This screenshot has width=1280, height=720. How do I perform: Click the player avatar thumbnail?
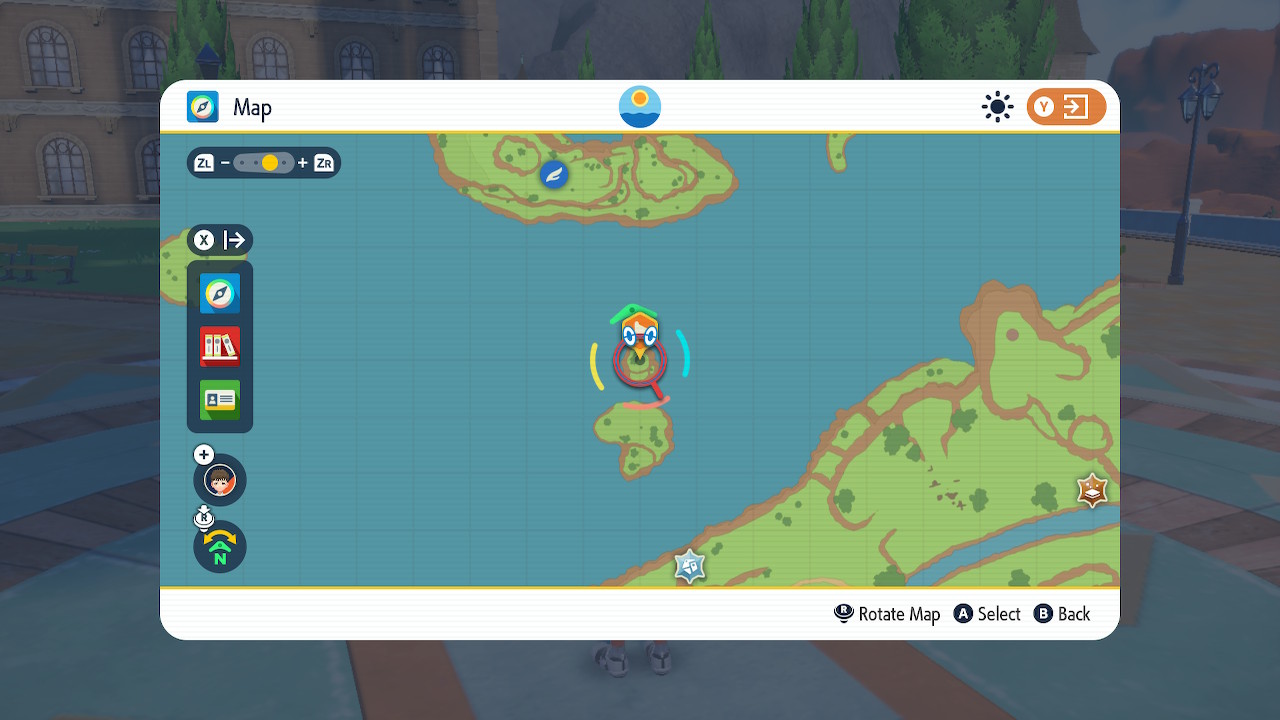tap(219, 480)
